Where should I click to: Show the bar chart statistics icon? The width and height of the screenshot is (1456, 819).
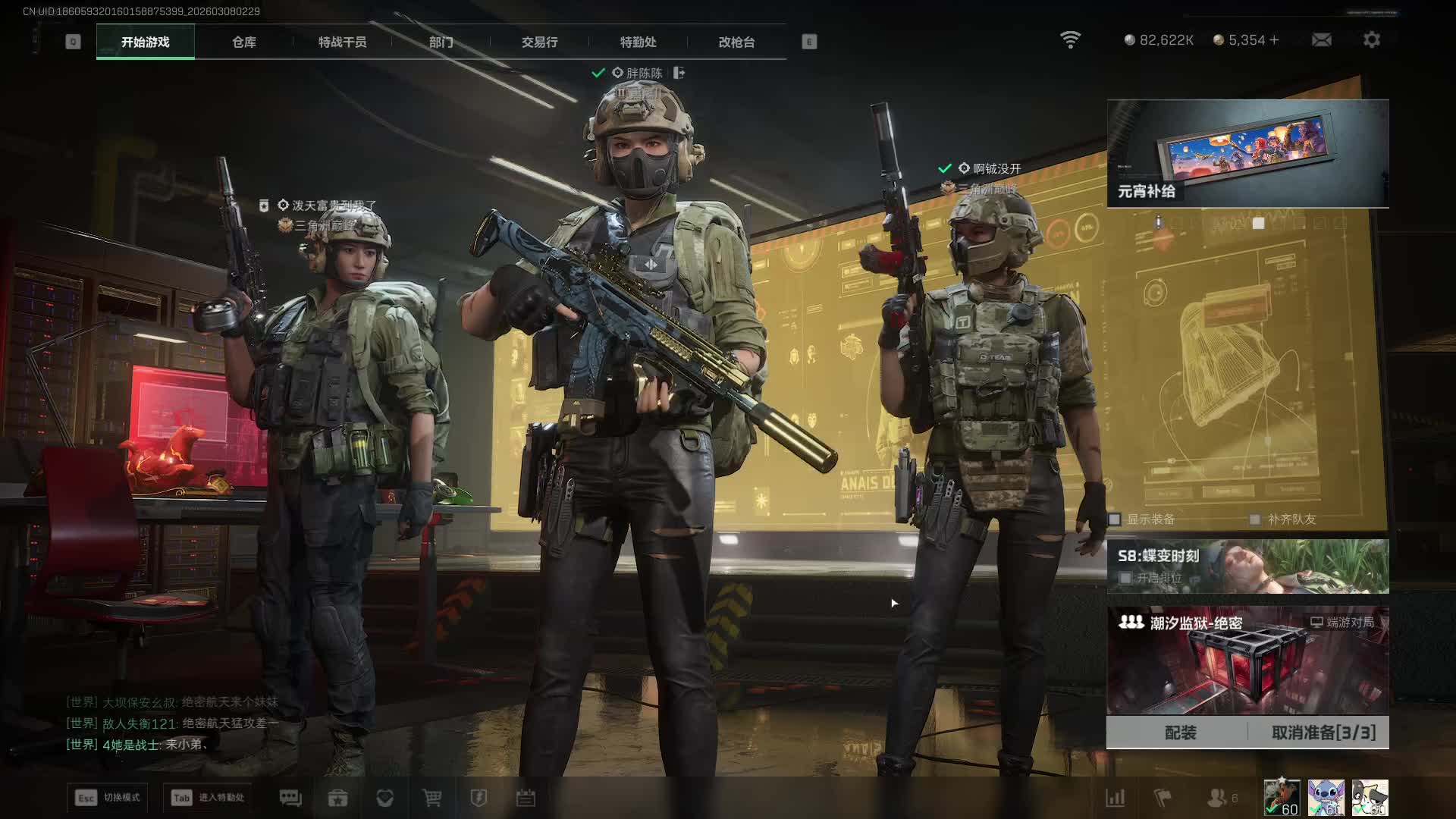click(x=1115, y=798)
